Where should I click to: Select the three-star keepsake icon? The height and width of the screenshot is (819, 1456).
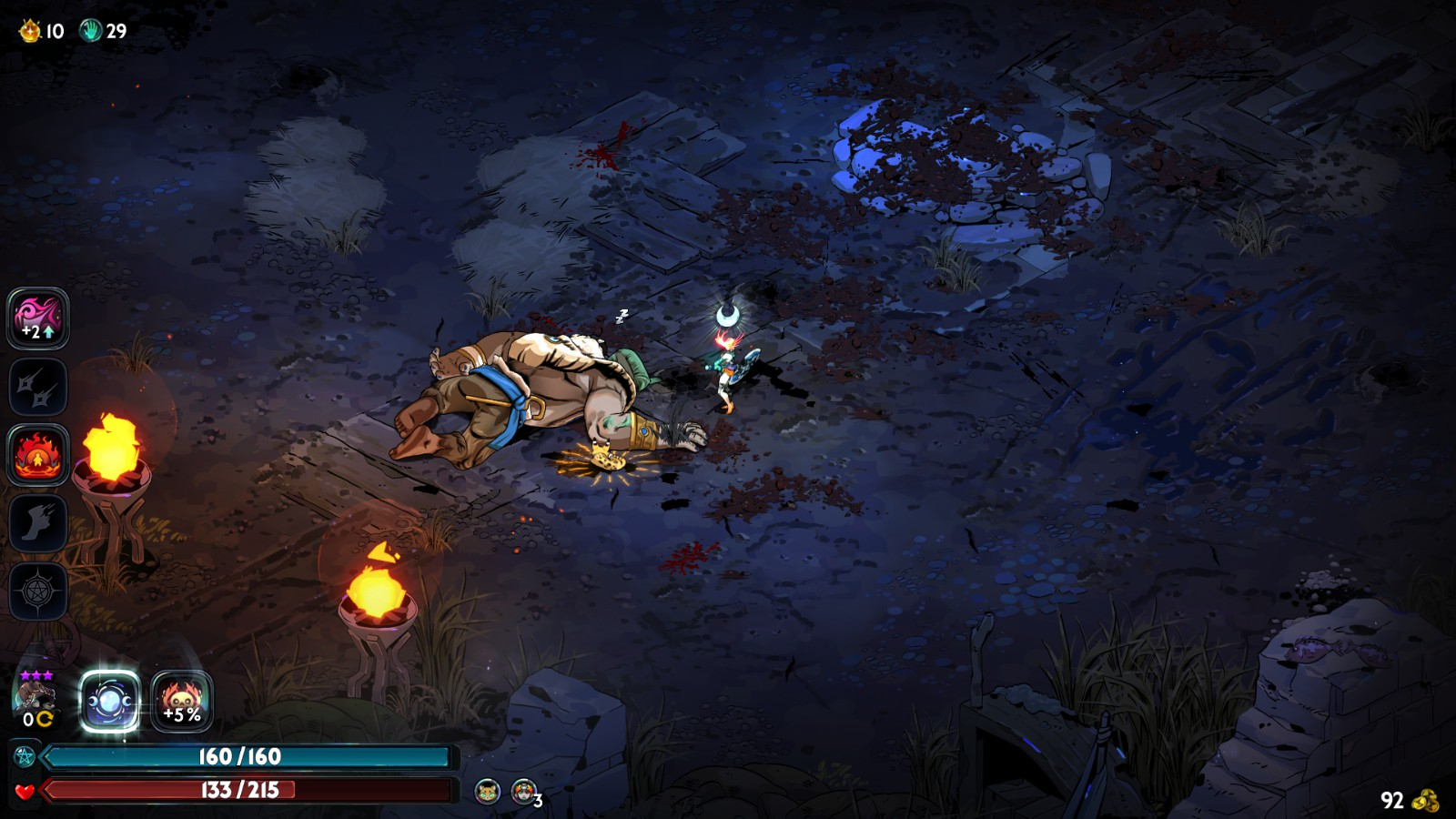tap(36, 699)
